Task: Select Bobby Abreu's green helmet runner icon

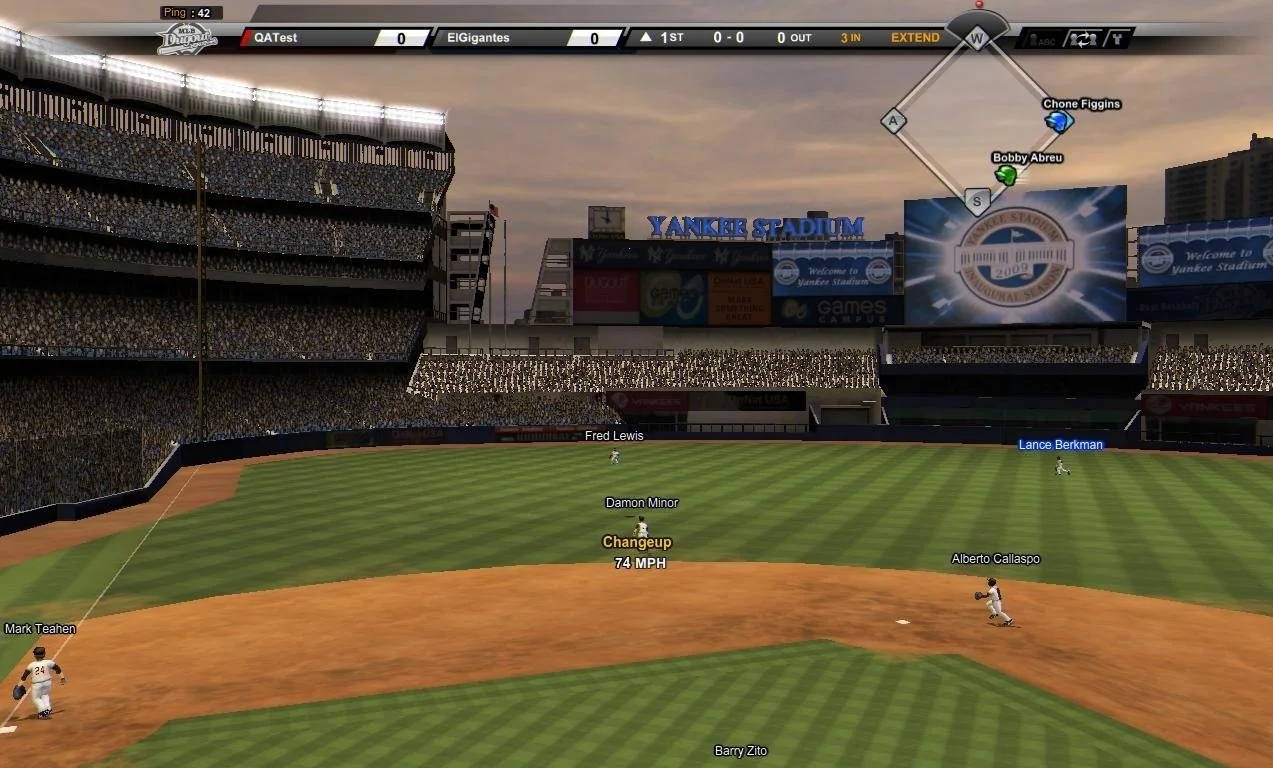Action: click(1006, 176)
